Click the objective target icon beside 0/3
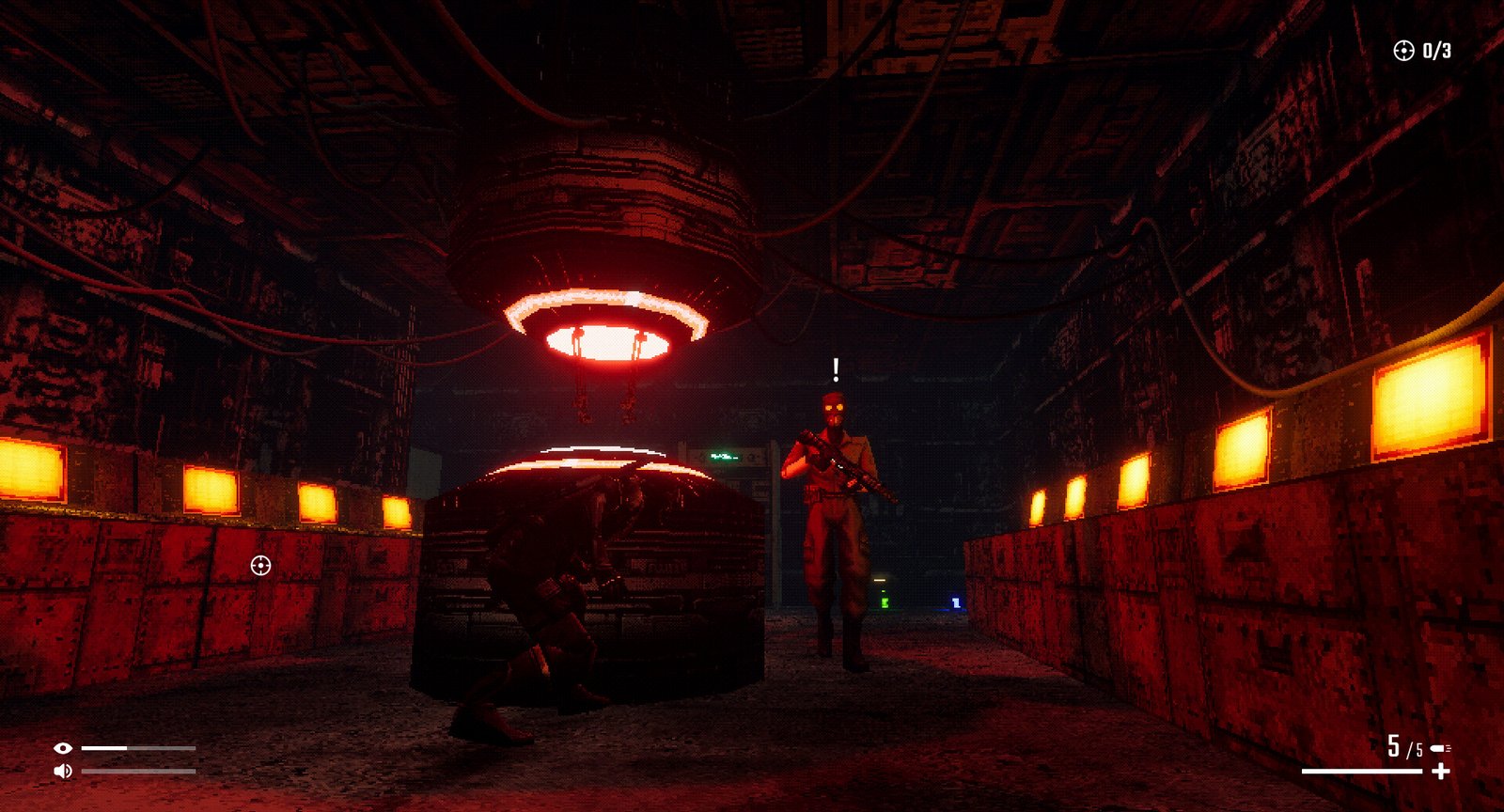This screenshot has height=812, width=1504. [1403, 51]
